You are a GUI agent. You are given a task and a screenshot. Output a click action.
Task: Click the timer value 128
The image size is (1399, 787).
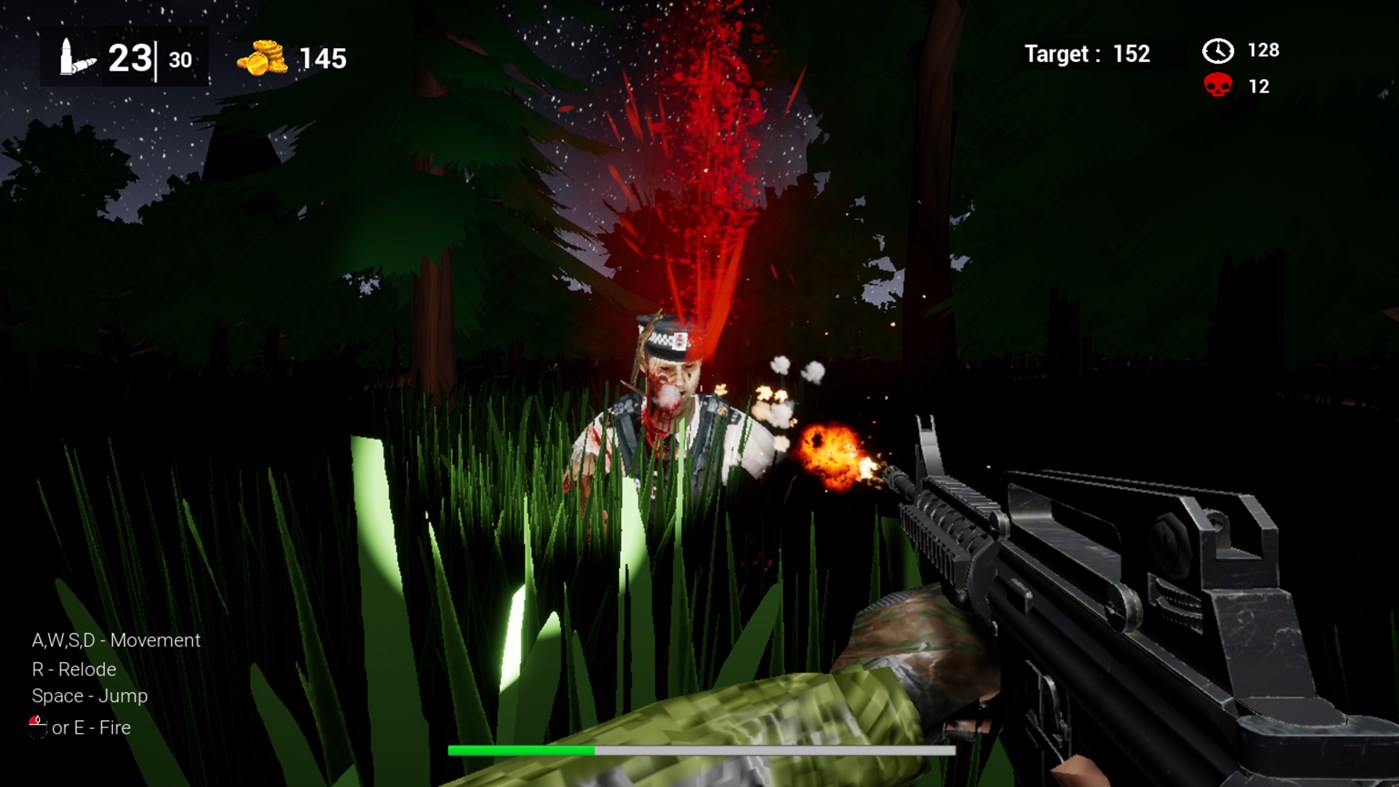coord(1262,49)
